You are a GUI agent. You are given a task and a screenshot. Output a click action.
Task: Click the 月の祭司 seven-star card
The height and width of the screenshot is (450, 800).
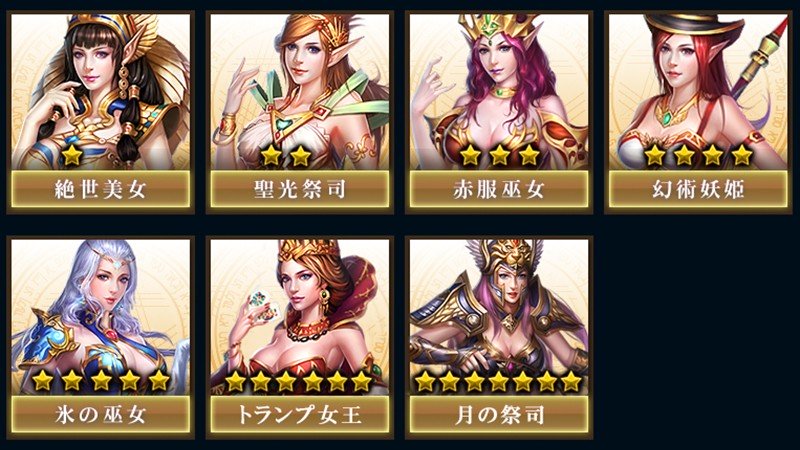point(500,336)
